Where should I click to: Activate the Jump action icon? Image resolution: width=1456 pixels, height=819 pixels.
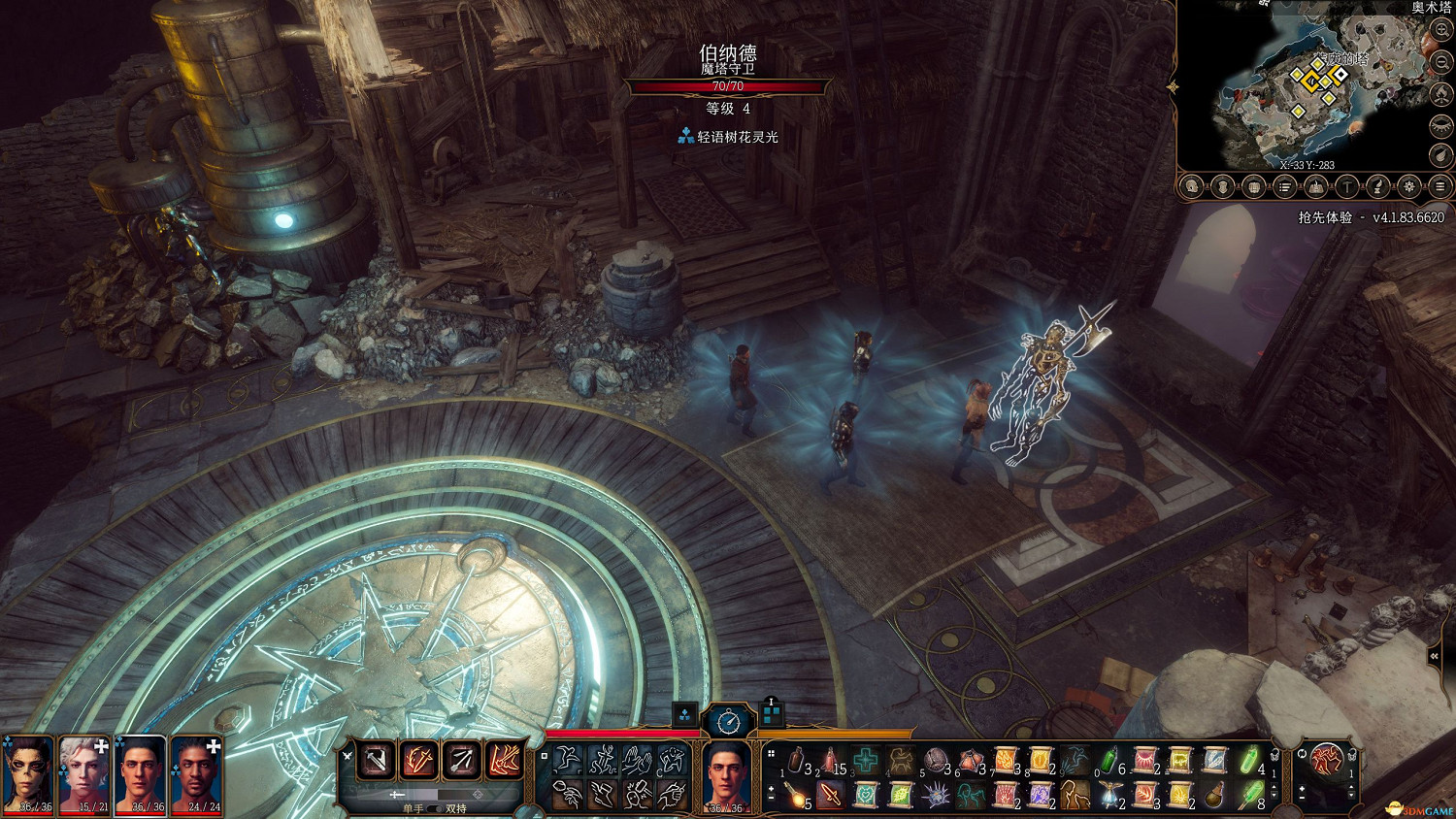(x=568, y=761)
